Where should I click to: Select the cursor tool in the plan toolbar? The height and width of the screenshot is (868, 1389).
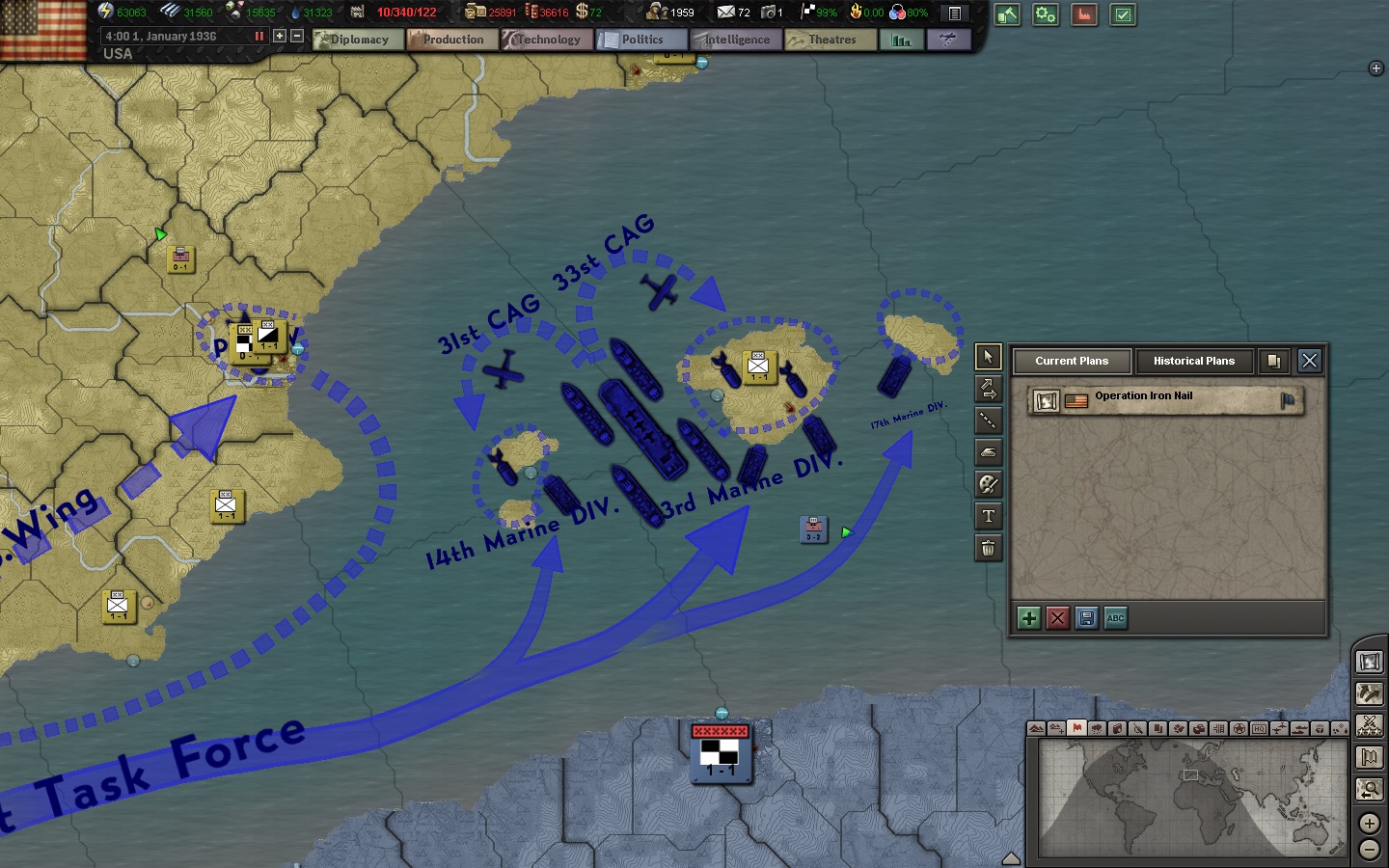(x=988, y=357)
